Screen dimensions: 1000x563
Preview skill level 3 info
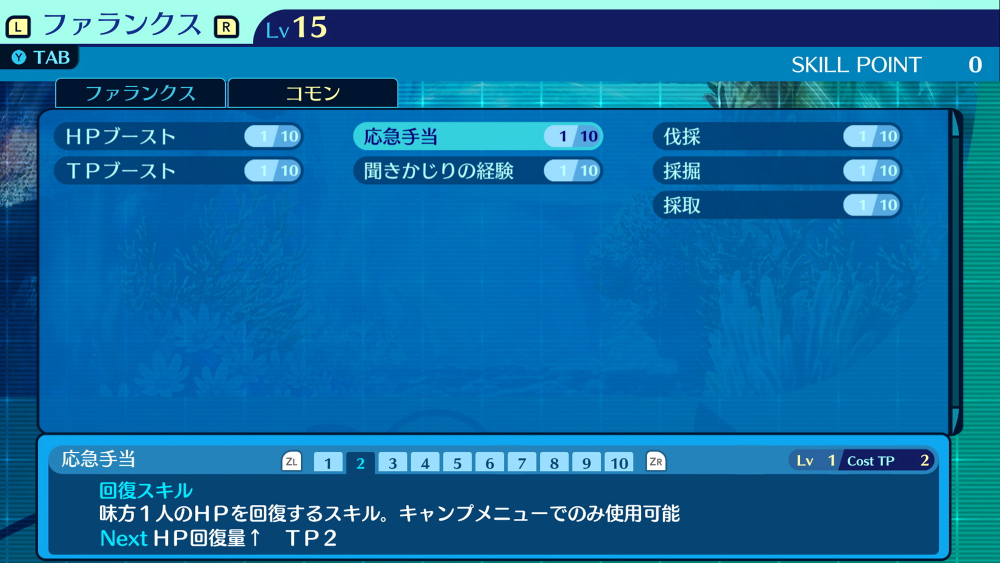pos(393,463)
